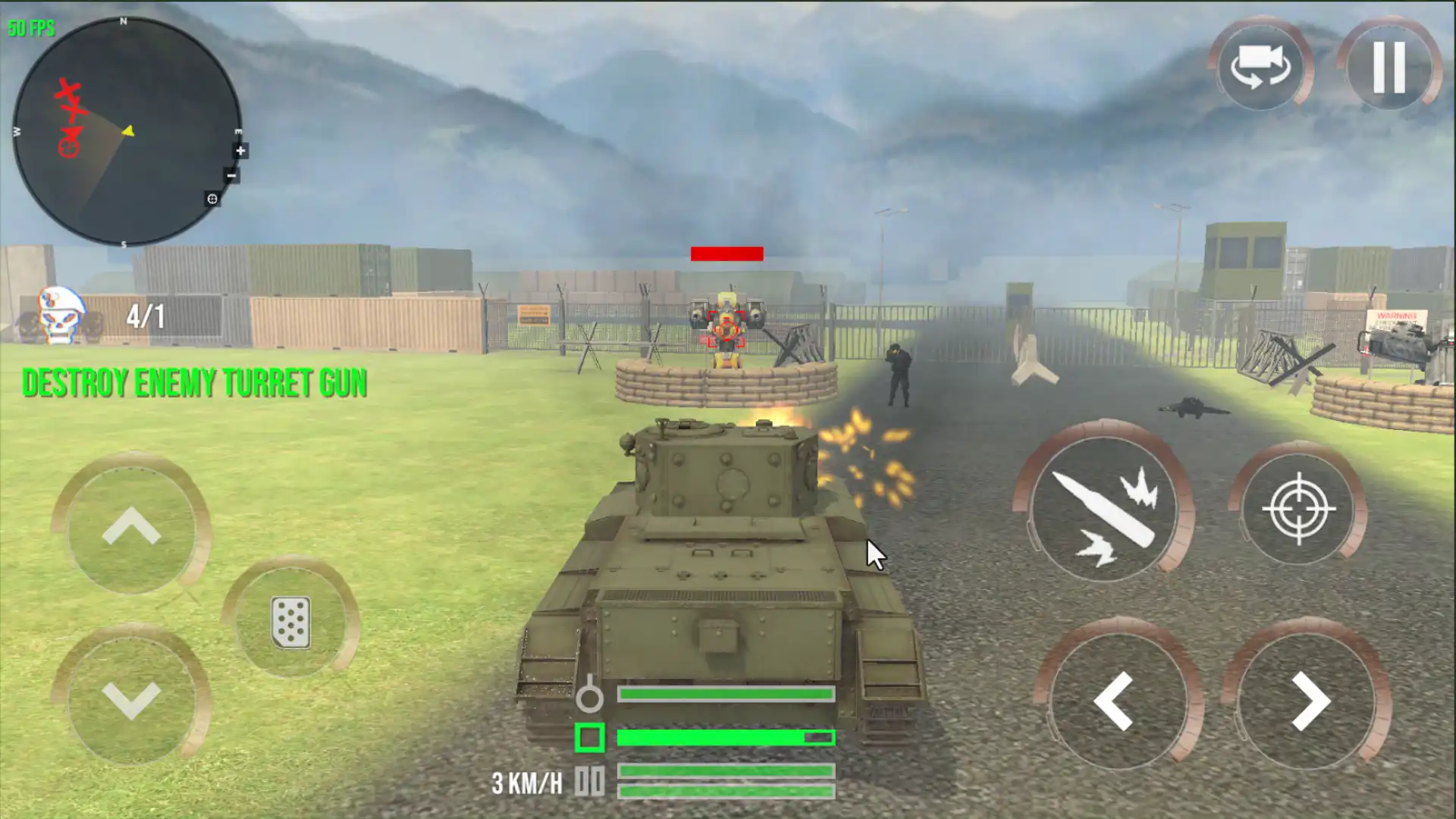Zoom out the radar minimap

[x=231, y=176]
